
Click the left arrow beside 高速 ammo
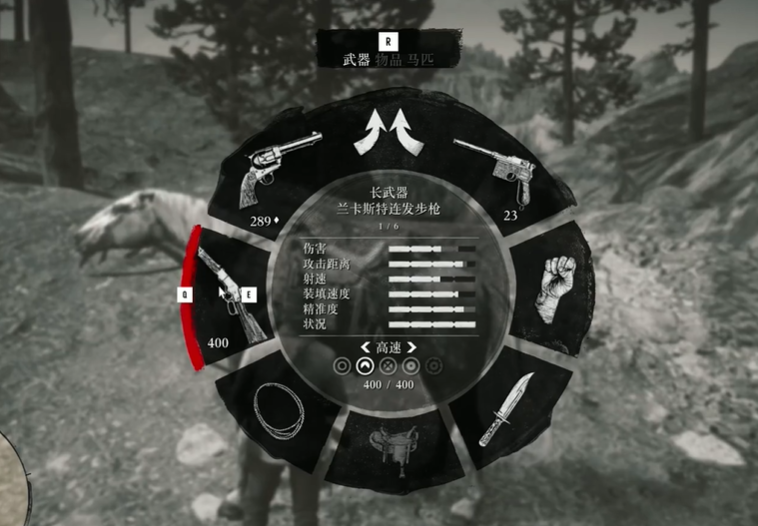point(365,348)
